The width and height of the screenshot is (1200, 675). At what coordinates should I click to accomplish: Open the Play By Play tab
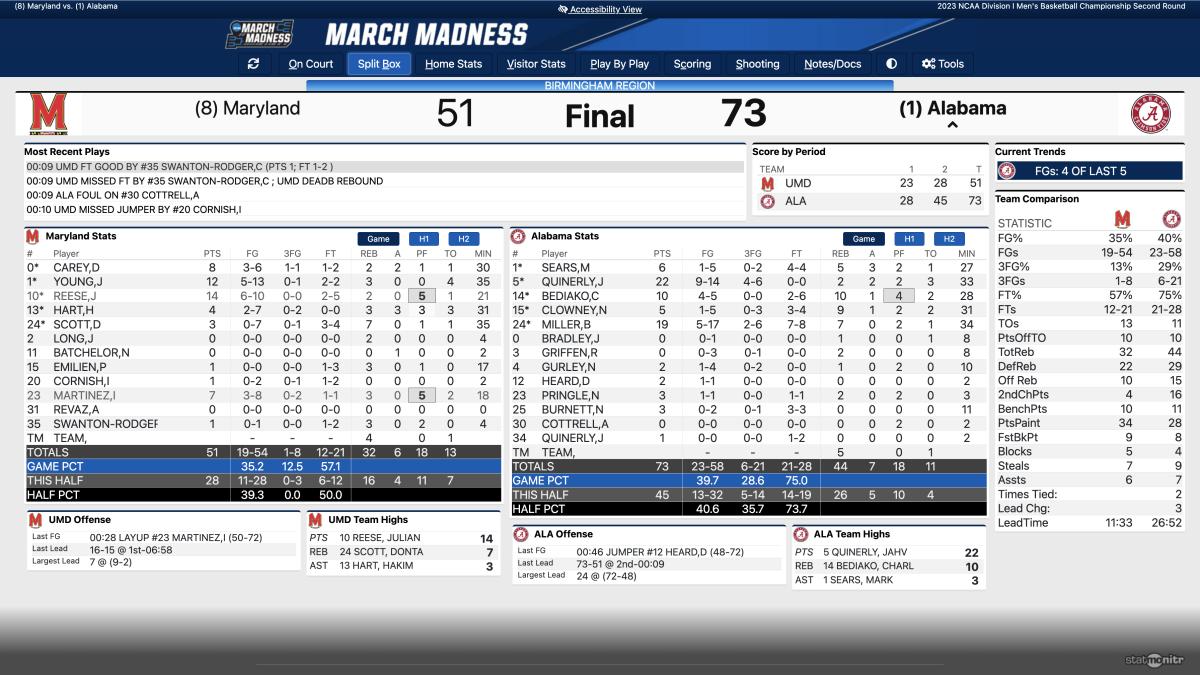(x=619, y=64)
